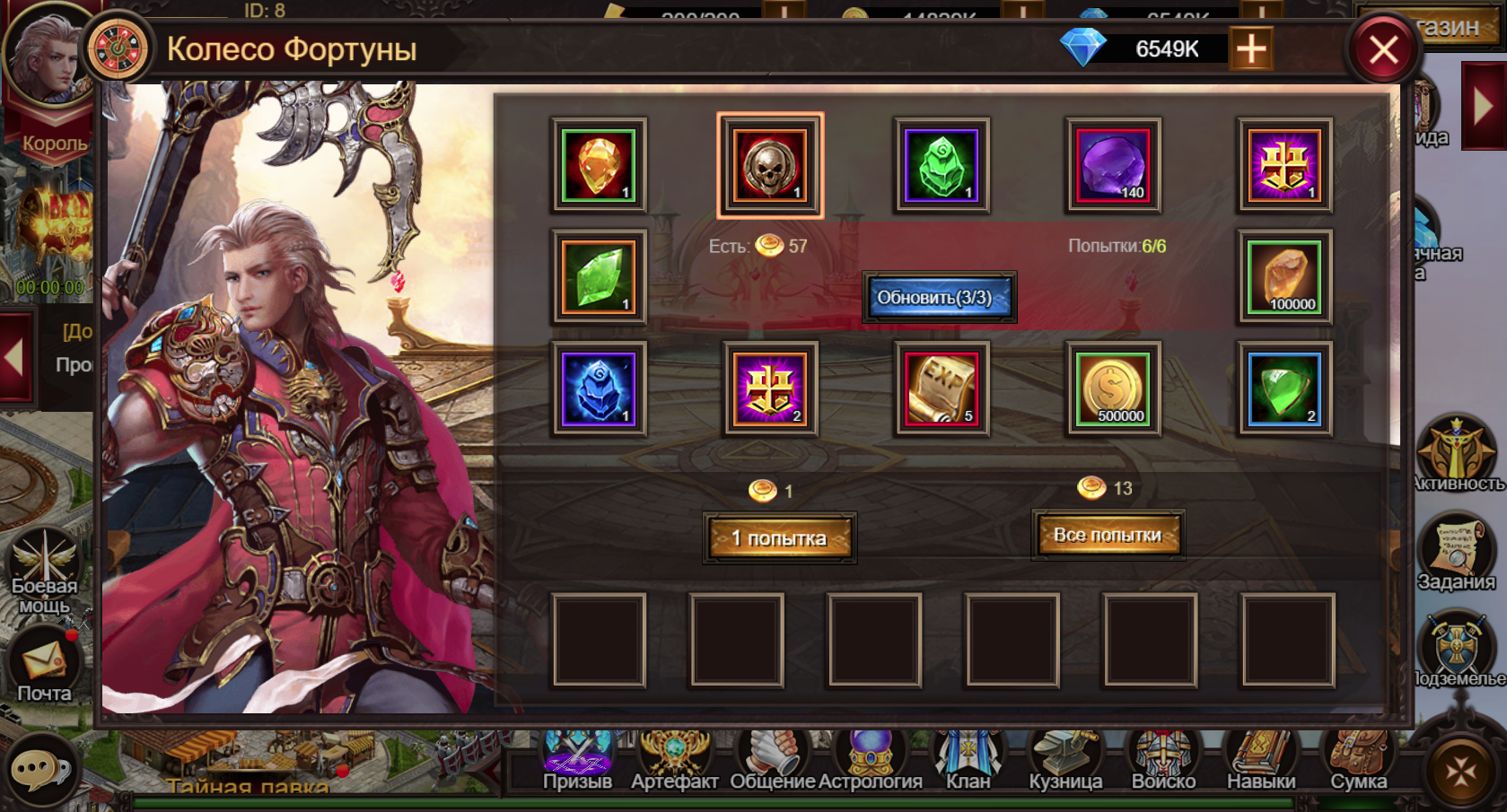Spin once with the 1 попытка button
Viewport: 1507px width, 812px height.
point(779,537)
